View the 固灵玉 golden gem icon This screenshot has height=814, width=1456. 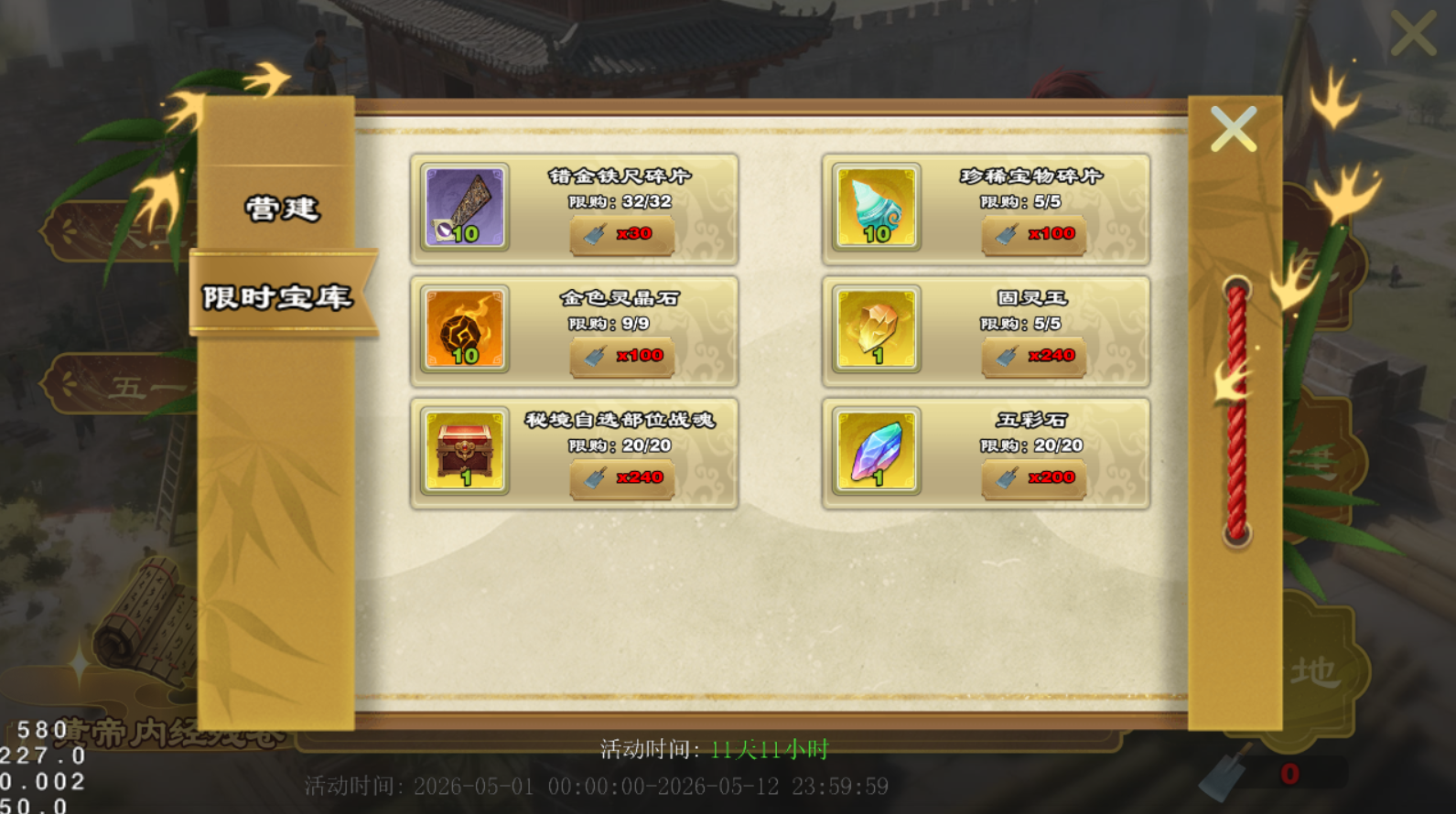pos(877,329)
